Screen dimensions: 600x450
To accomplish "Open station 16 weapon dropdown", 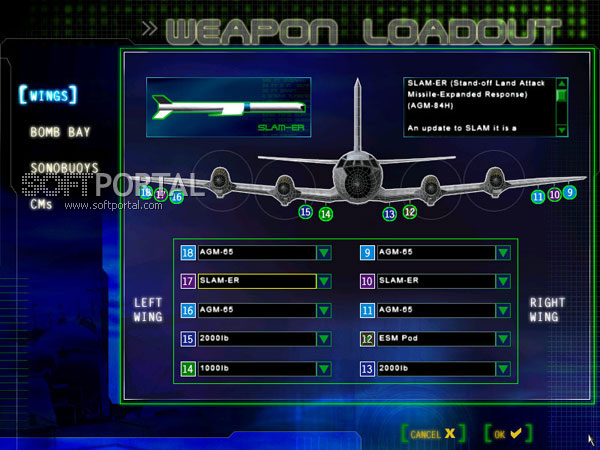I will [324, 311].
